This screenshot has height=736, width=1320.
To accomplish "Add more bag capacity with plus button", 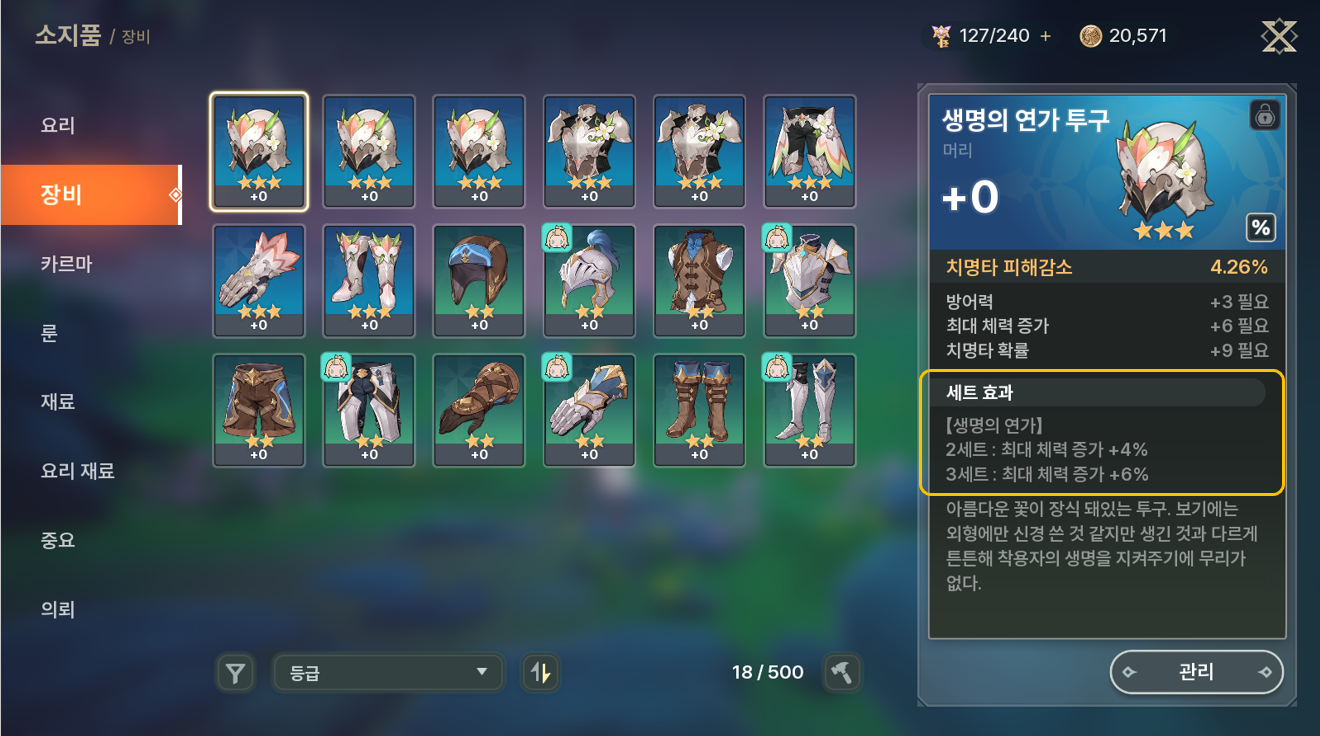I will point(1046,36).
